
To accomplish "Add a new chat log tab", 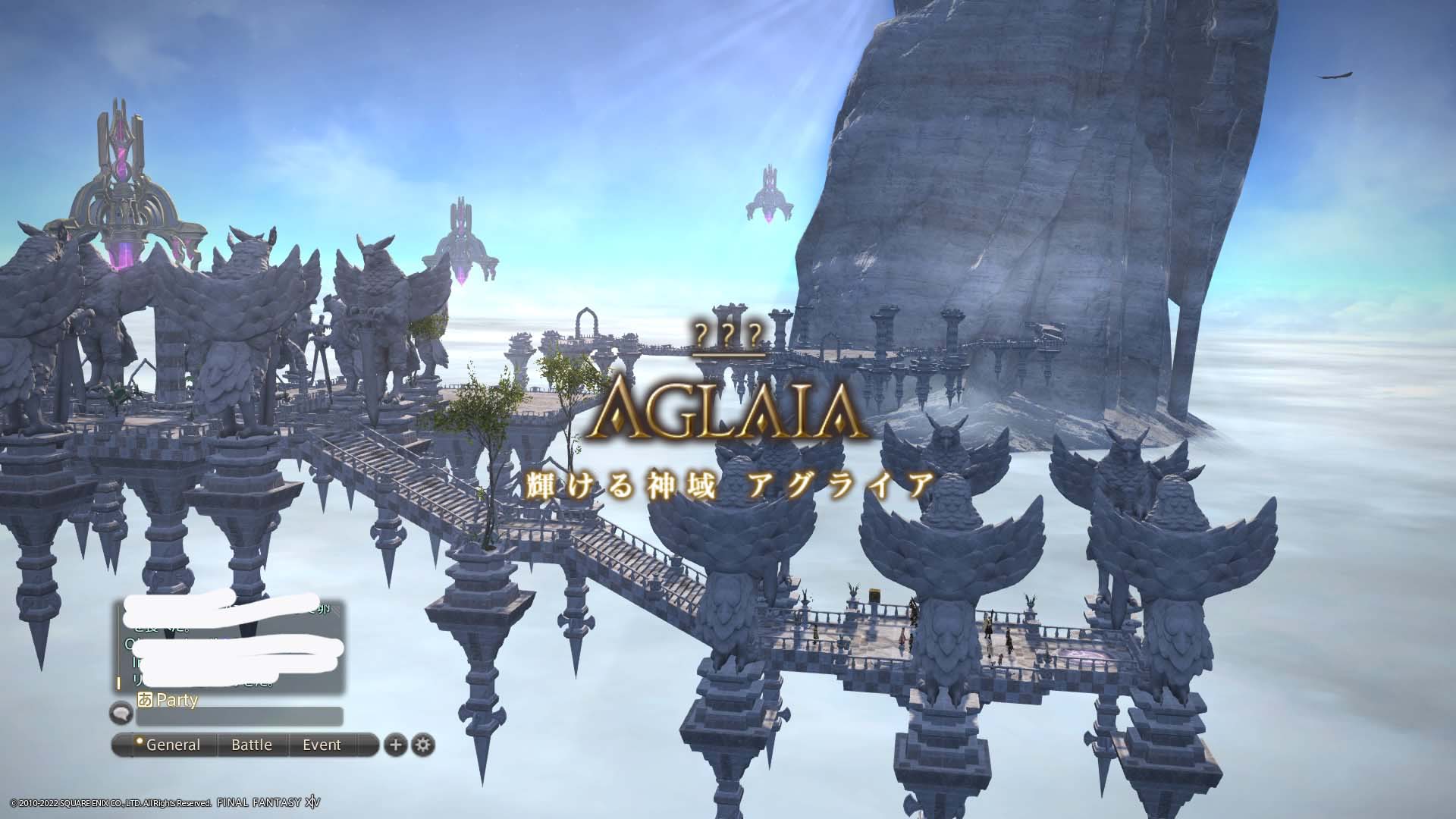I will [x=395, y=745].
